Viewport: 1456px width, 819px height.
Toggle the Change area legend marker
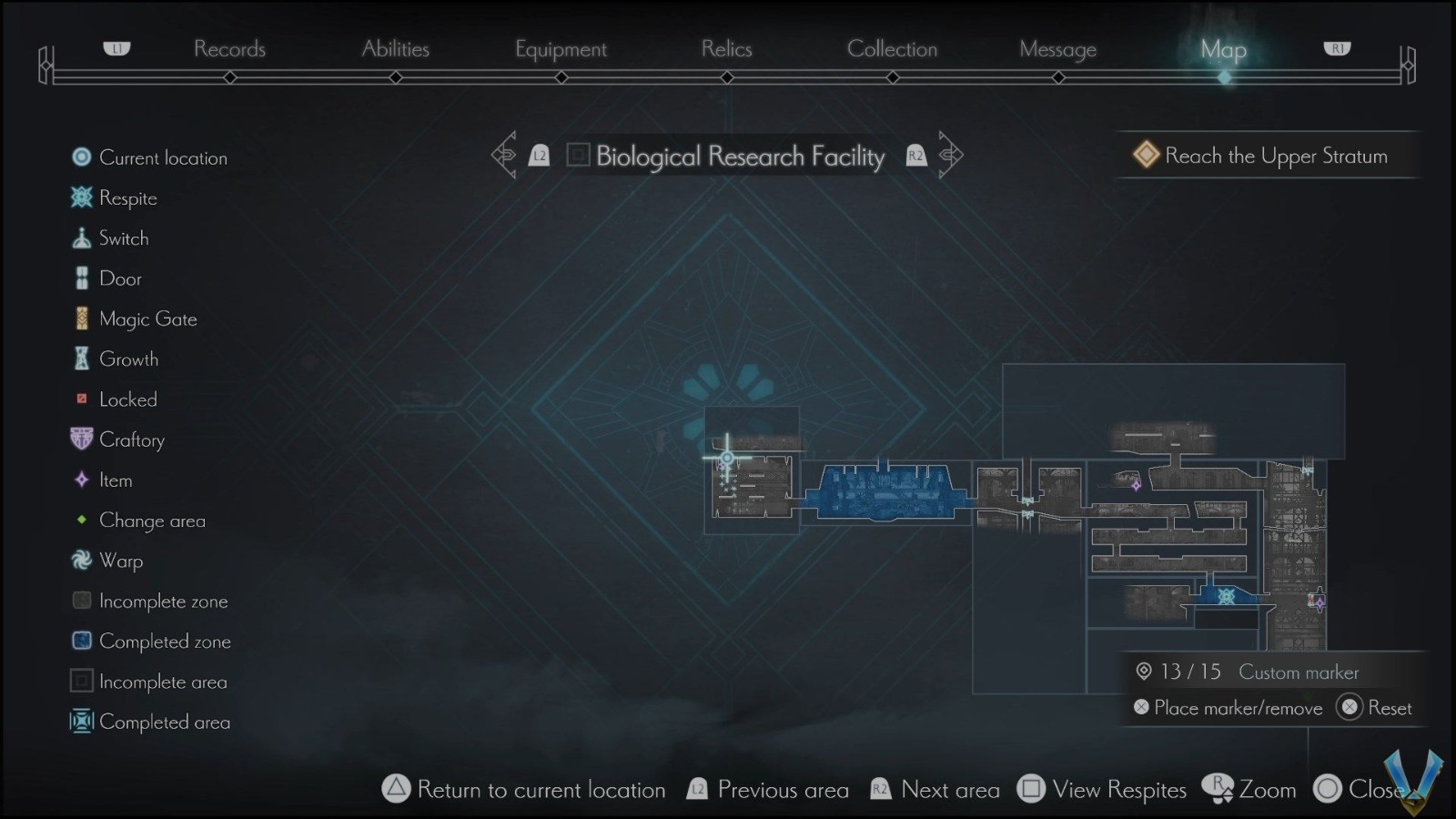(x=82, y=520)
